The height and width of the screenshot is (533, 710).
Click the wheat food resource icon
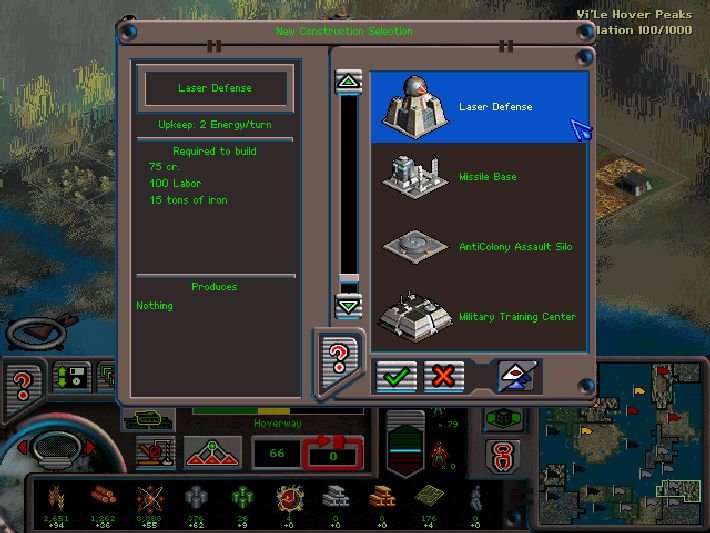tap(57, 497)
